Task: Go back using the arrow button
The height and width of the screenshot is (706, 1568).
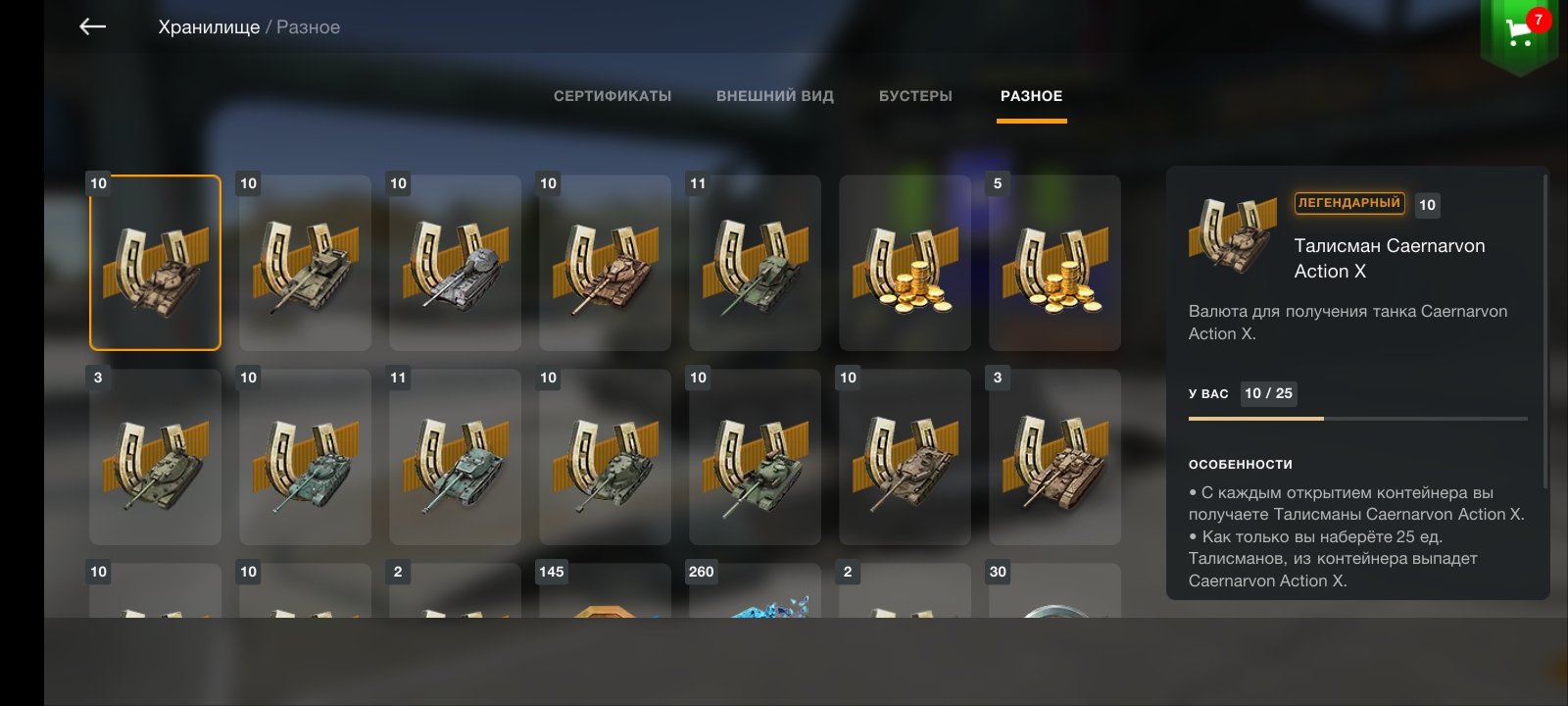Action: [92, 27]
